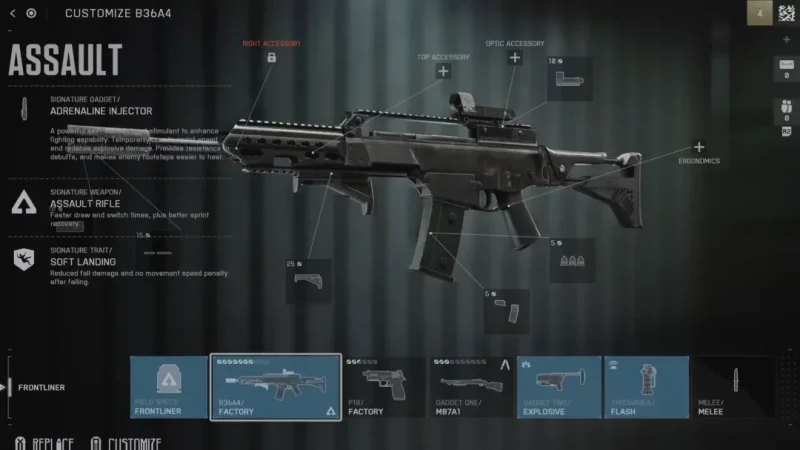Open the Ergonomics attachment slot
Image resolution: width=800 pixels, height=450 pixels.
click(x=699, y=148)
